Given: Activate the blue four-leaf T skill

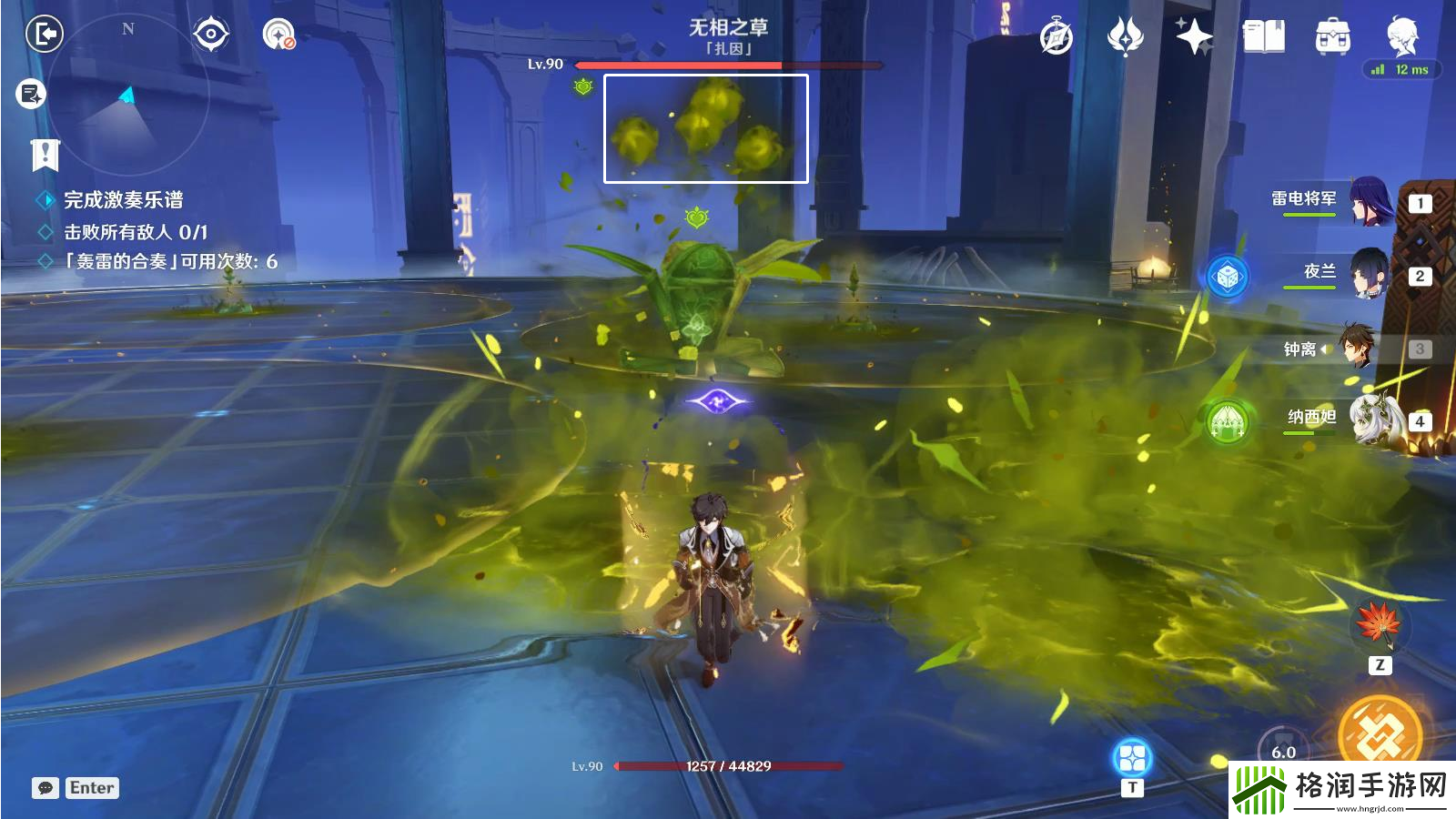Looking at the screenshot, I should [1132, 757].
